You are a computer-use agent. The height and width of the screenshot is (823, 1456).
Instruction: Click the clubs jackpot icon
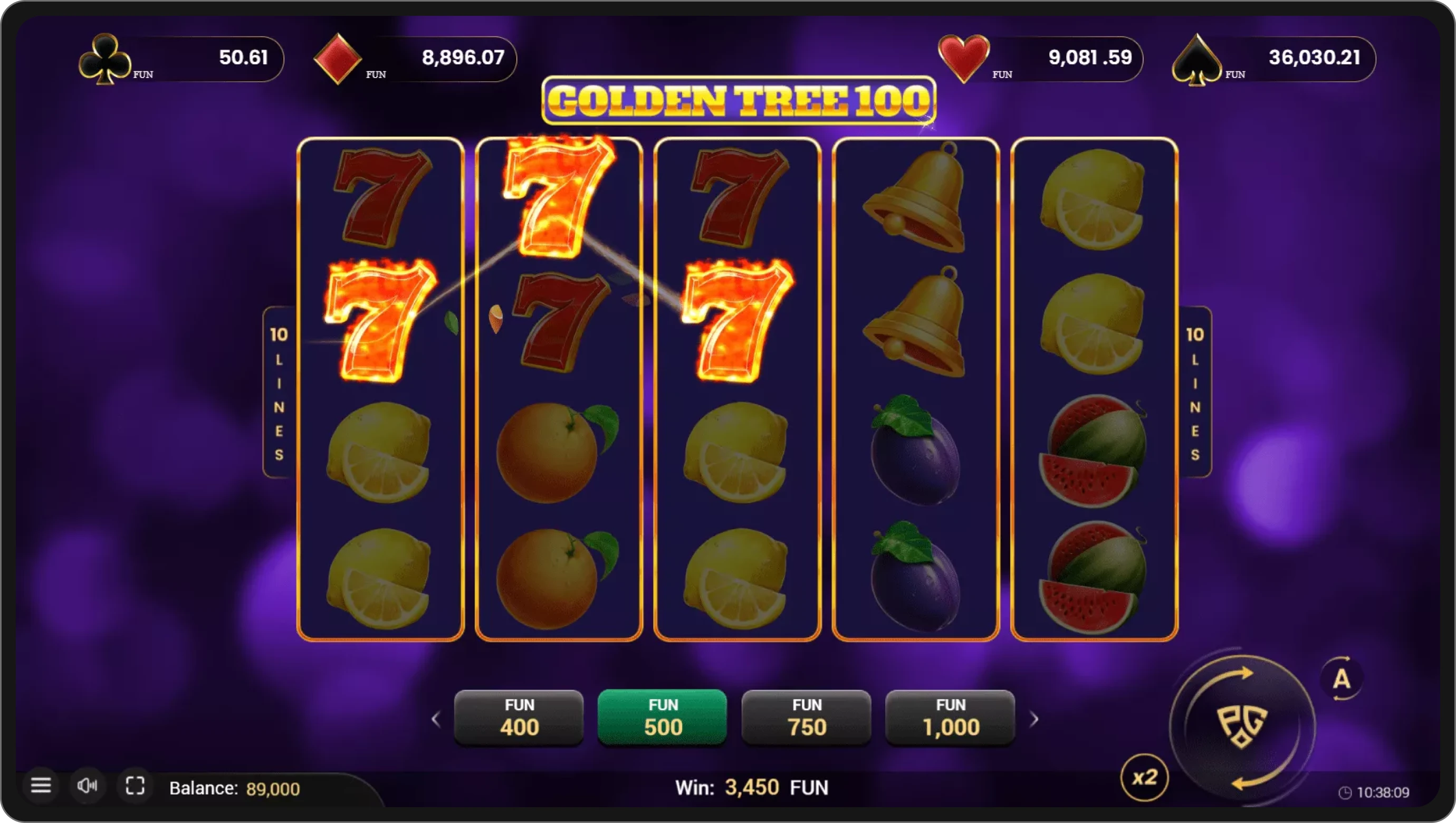pyautogui.click(x=106, y=58)
